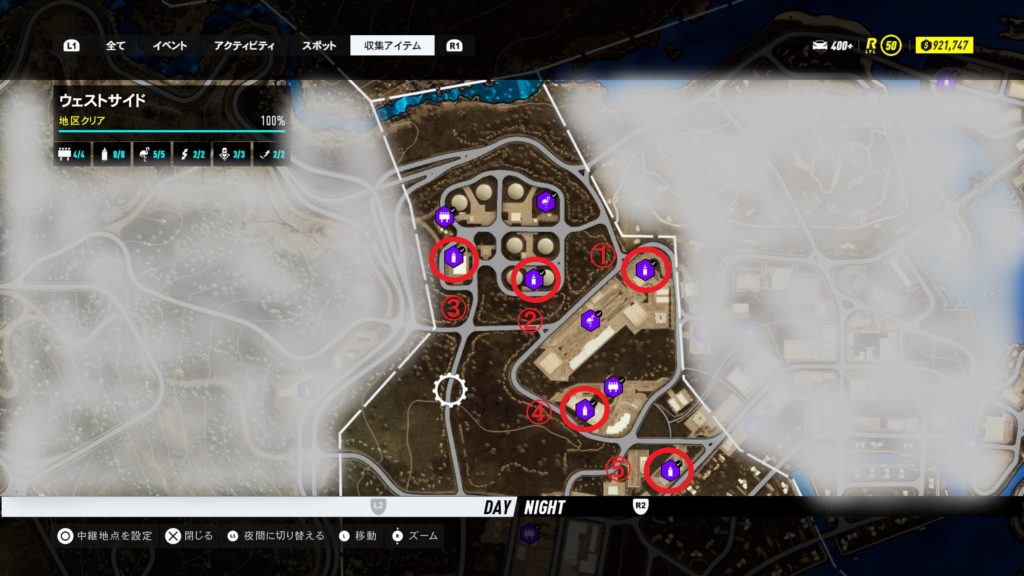1024x576 pixels.
Task: Select the flamingo marker on the long building
Action: tap(590, 320)
